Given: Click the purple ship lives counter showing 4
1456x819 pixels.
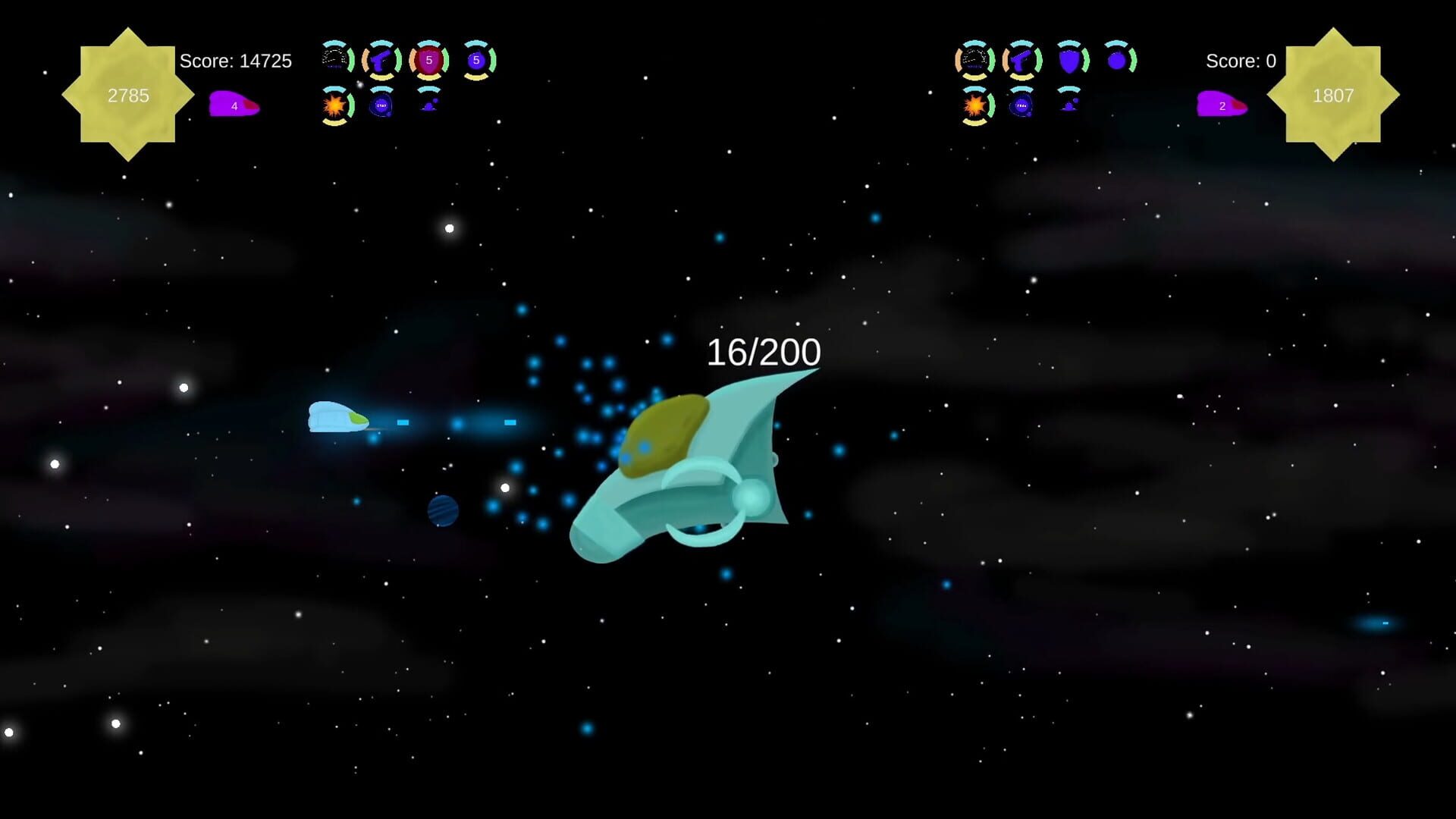Looking at the screenshot, I should click(x=234, y=105).
